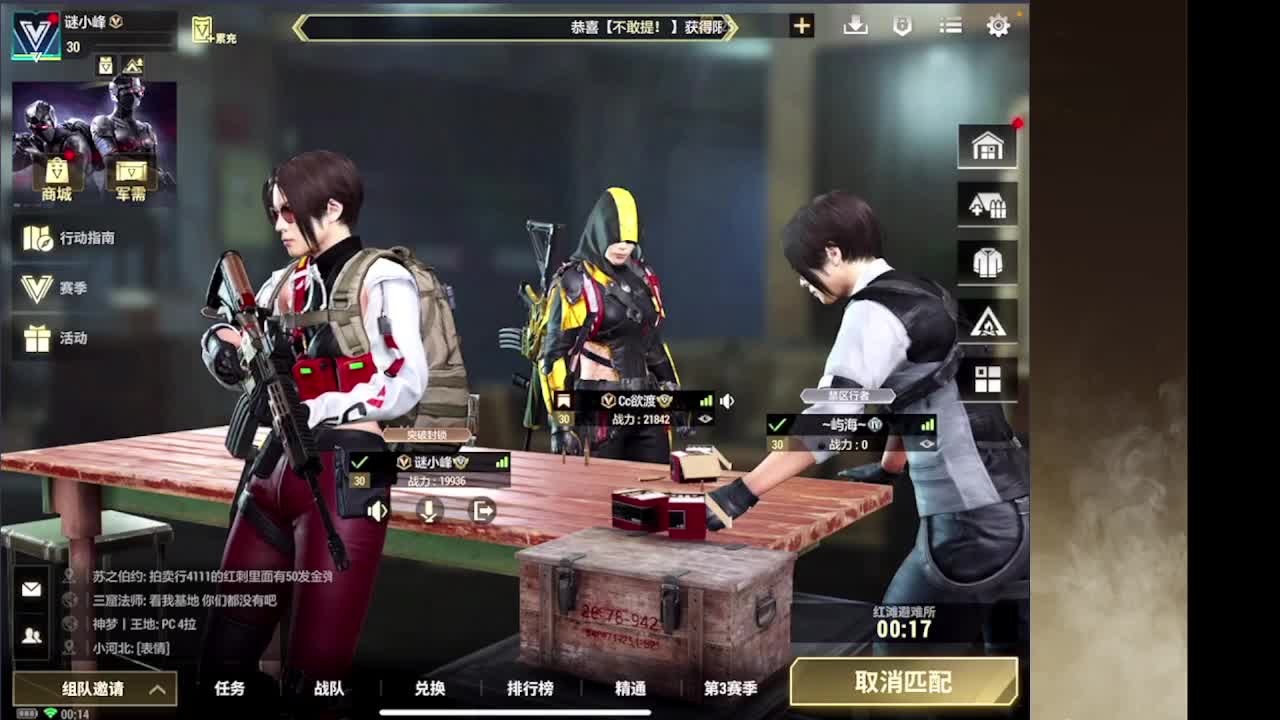Open the 排行榜 leaderboard menu
This screenshot has height=720, width=1280.
point(531,689)
